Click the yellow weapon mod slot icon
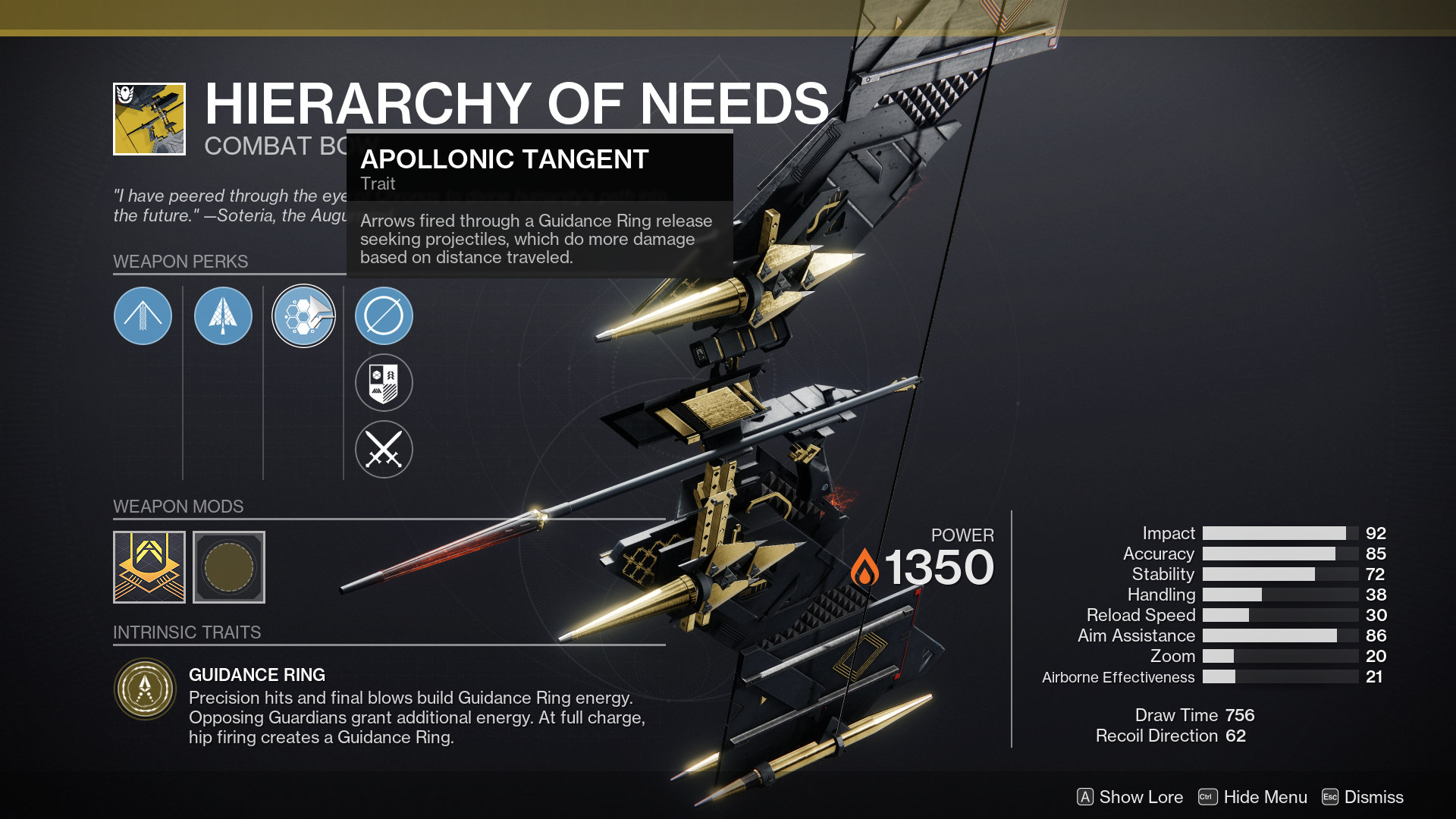The height and width of the screenshot is (819, 1456). 149,566
